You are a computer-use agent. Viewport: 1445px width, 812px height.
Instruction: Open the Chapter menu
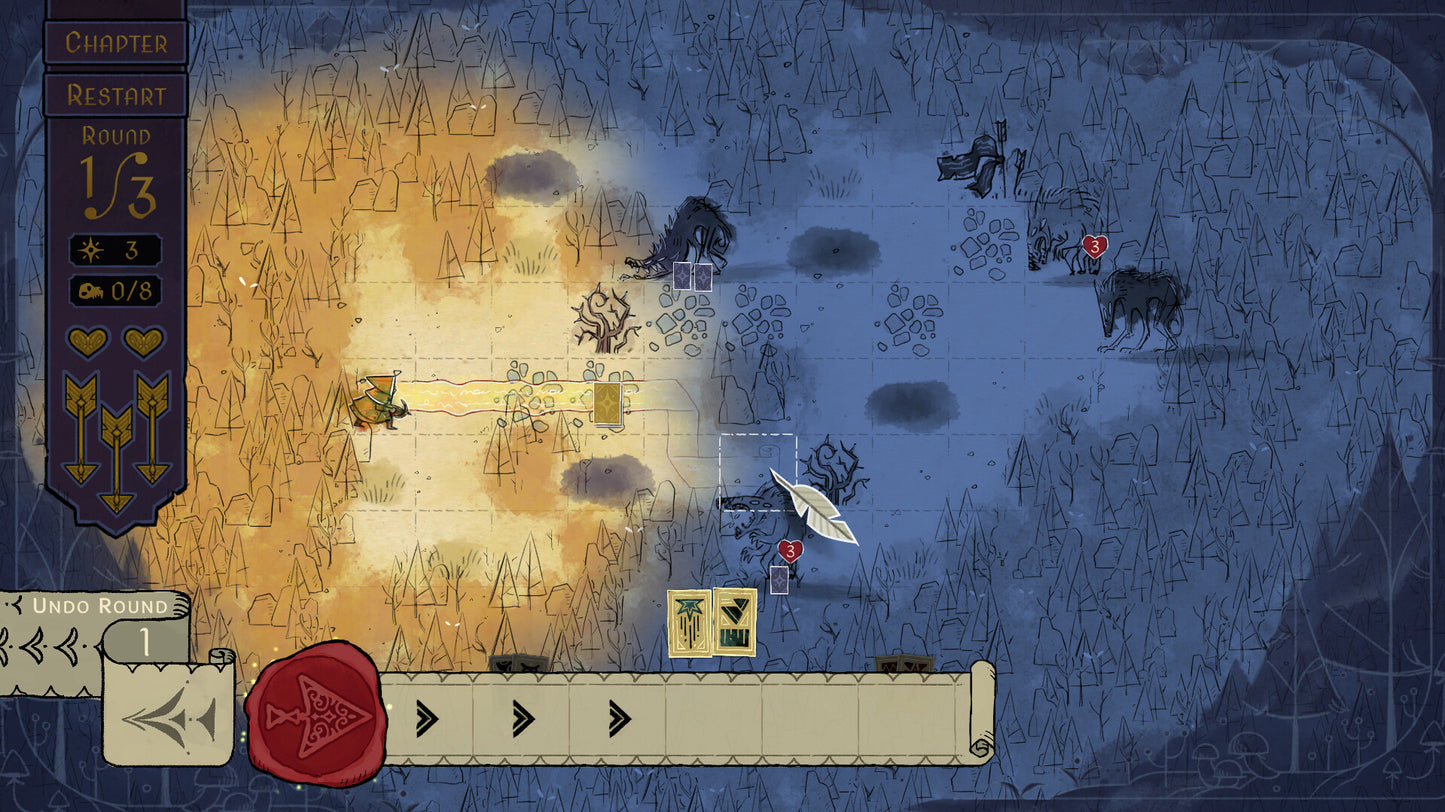(115, 42)
